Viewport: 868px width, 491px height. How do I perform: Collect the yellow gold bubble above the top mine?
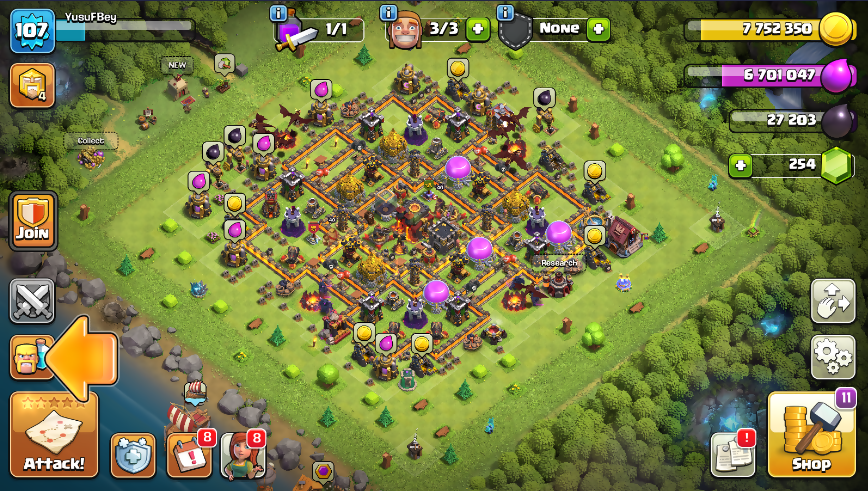pyautogui.click(x=458, y=68)
